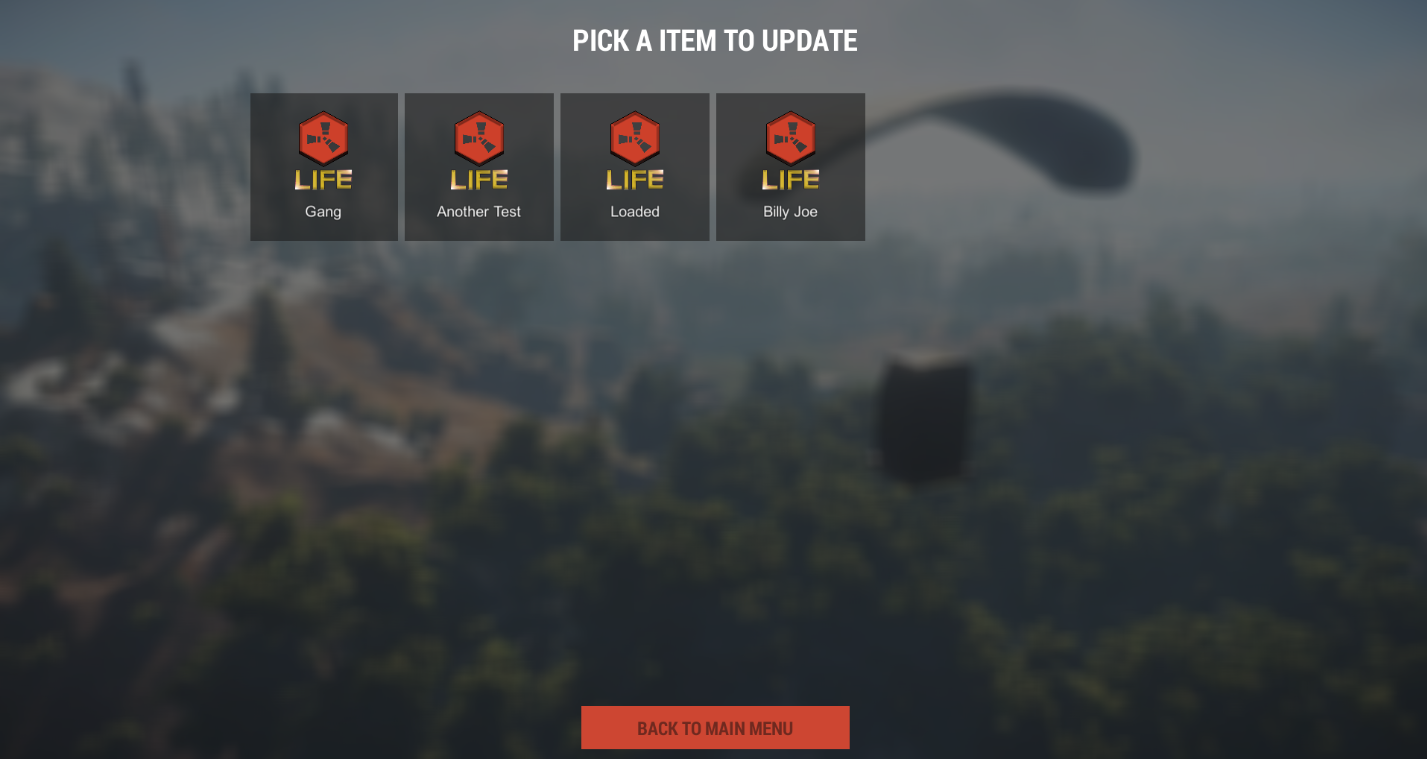
Task: Select the Gang item tile
Action: click(x=323, y=167)
